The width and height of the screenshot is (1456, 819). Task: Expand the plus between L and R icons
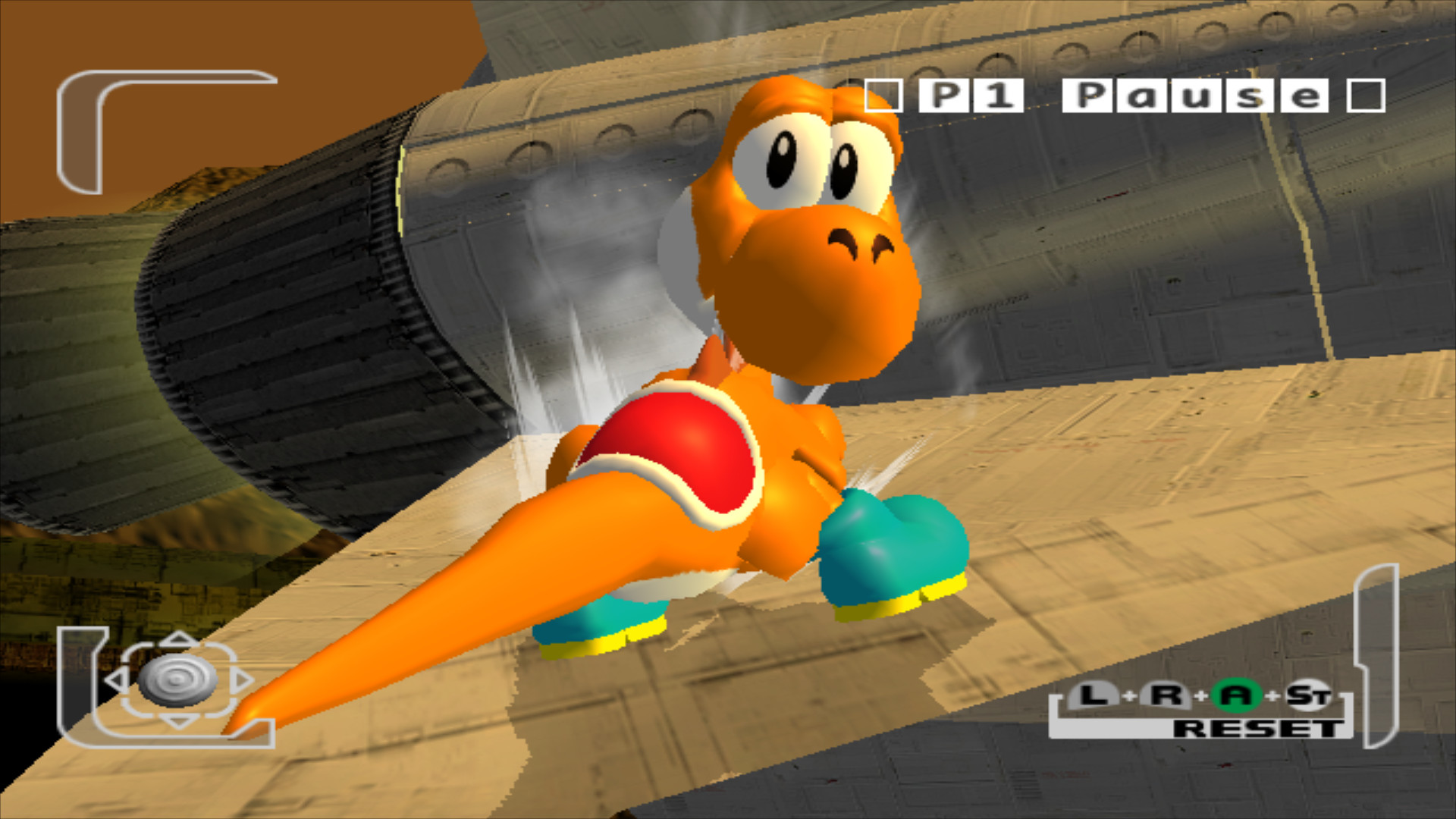pyautogui.click(x=1129, y=696)
